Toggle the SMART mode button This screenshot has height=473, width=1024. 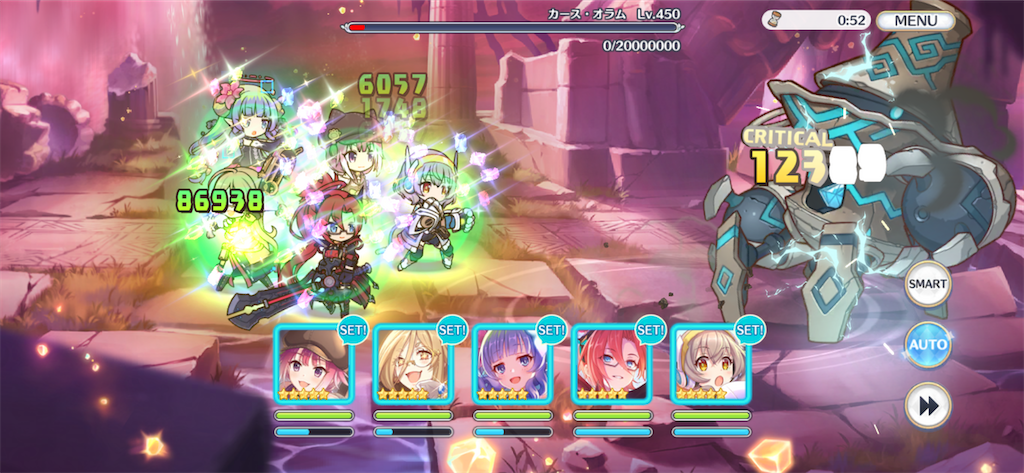click(x=927, y=285)
